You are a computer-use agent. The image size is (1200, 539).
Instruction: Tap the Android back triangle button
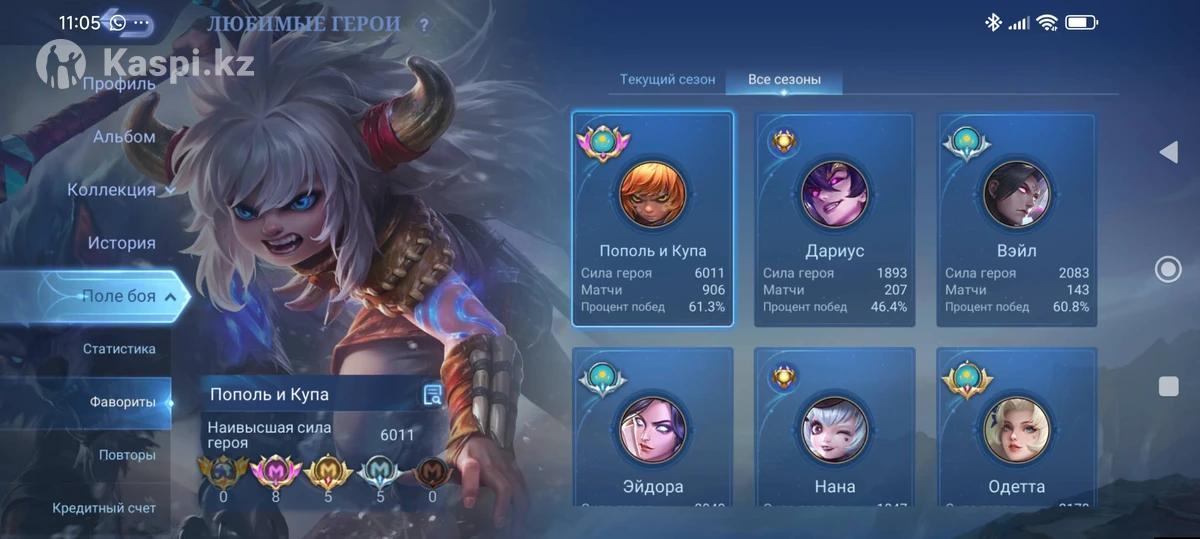[1167, 152]
